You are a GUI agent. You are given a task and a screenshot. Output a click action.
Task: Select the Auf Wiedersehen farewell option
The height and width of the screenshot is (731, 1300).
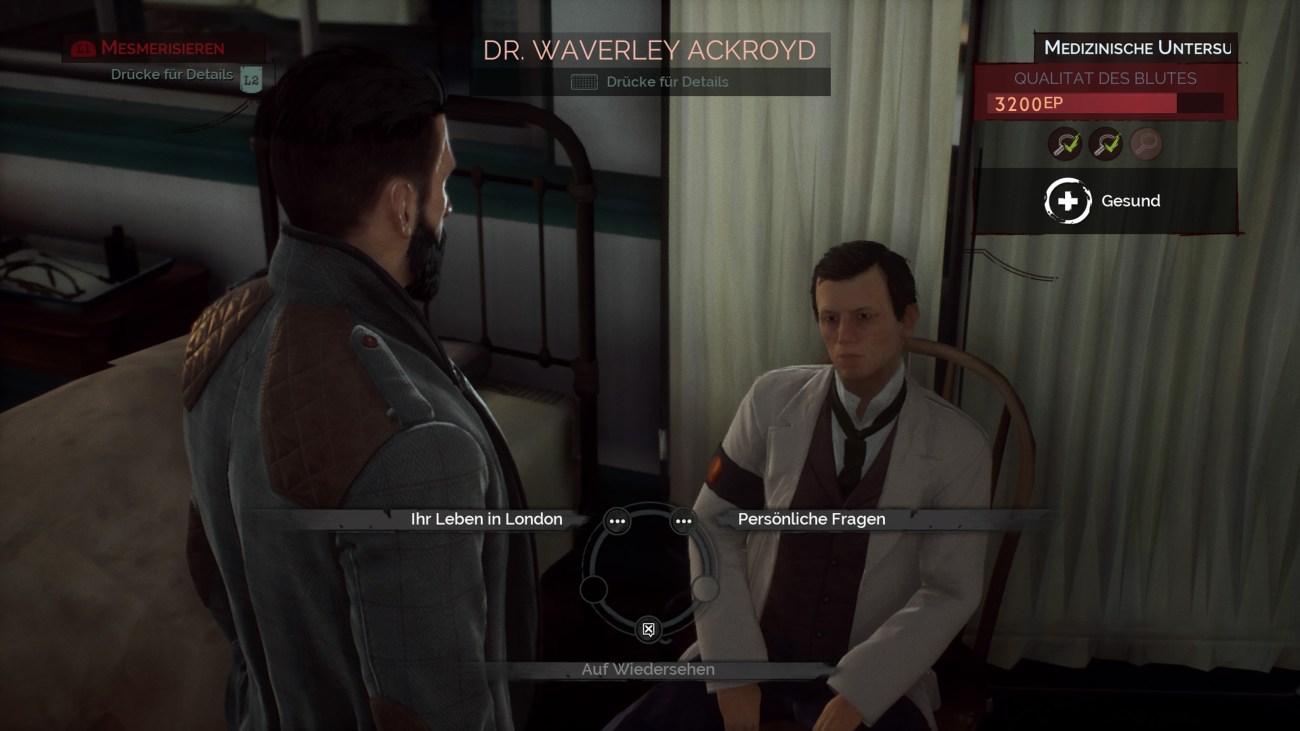pyautogui.click(x=648, y=669)
